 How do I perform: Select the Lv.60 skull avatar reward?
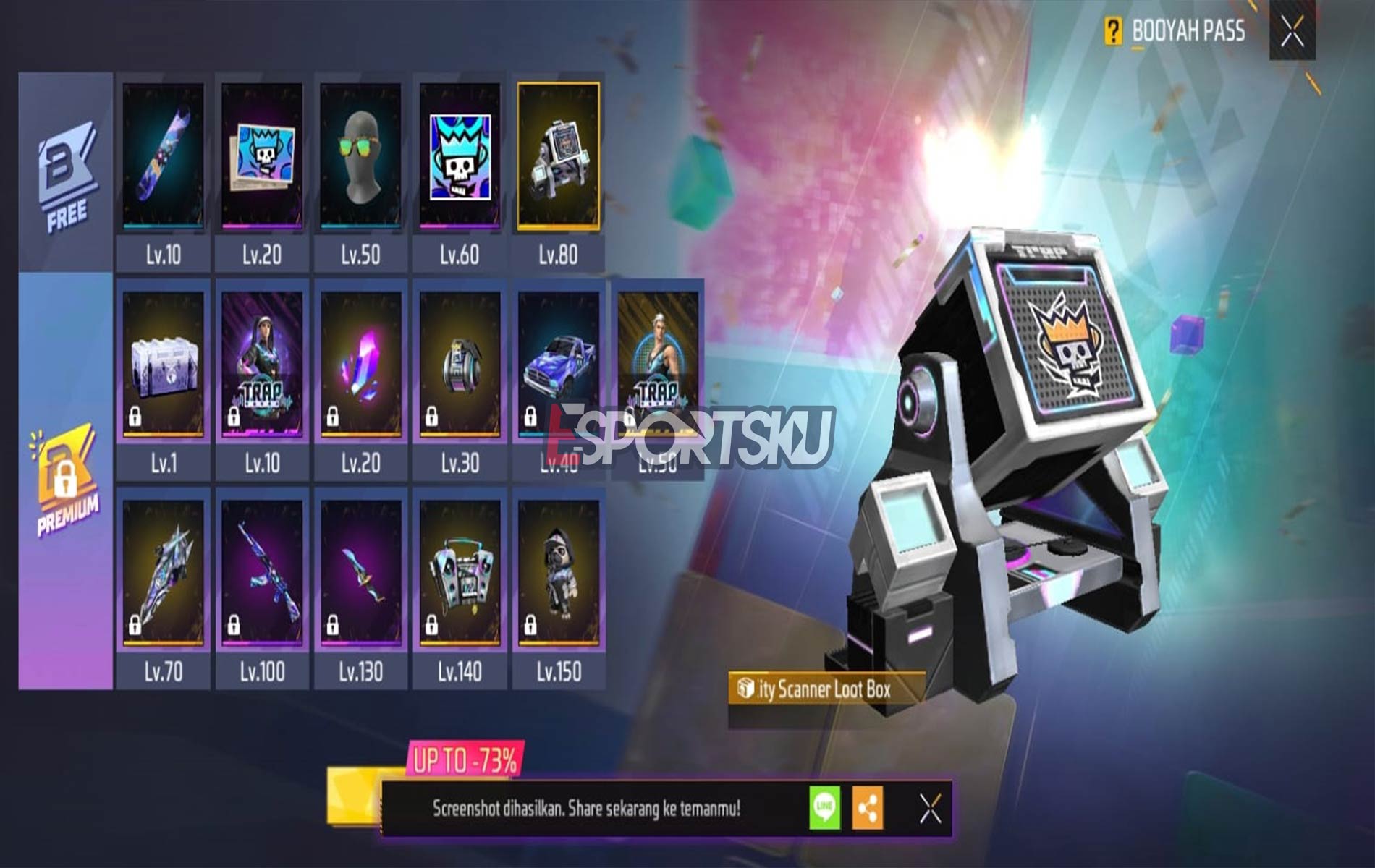[460, 156]
